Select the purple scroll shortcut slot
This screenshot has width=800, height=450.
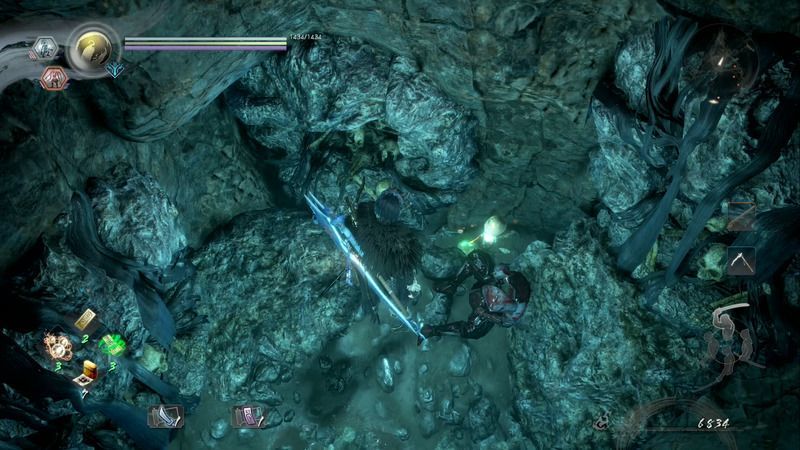click(x=246, y=415)
